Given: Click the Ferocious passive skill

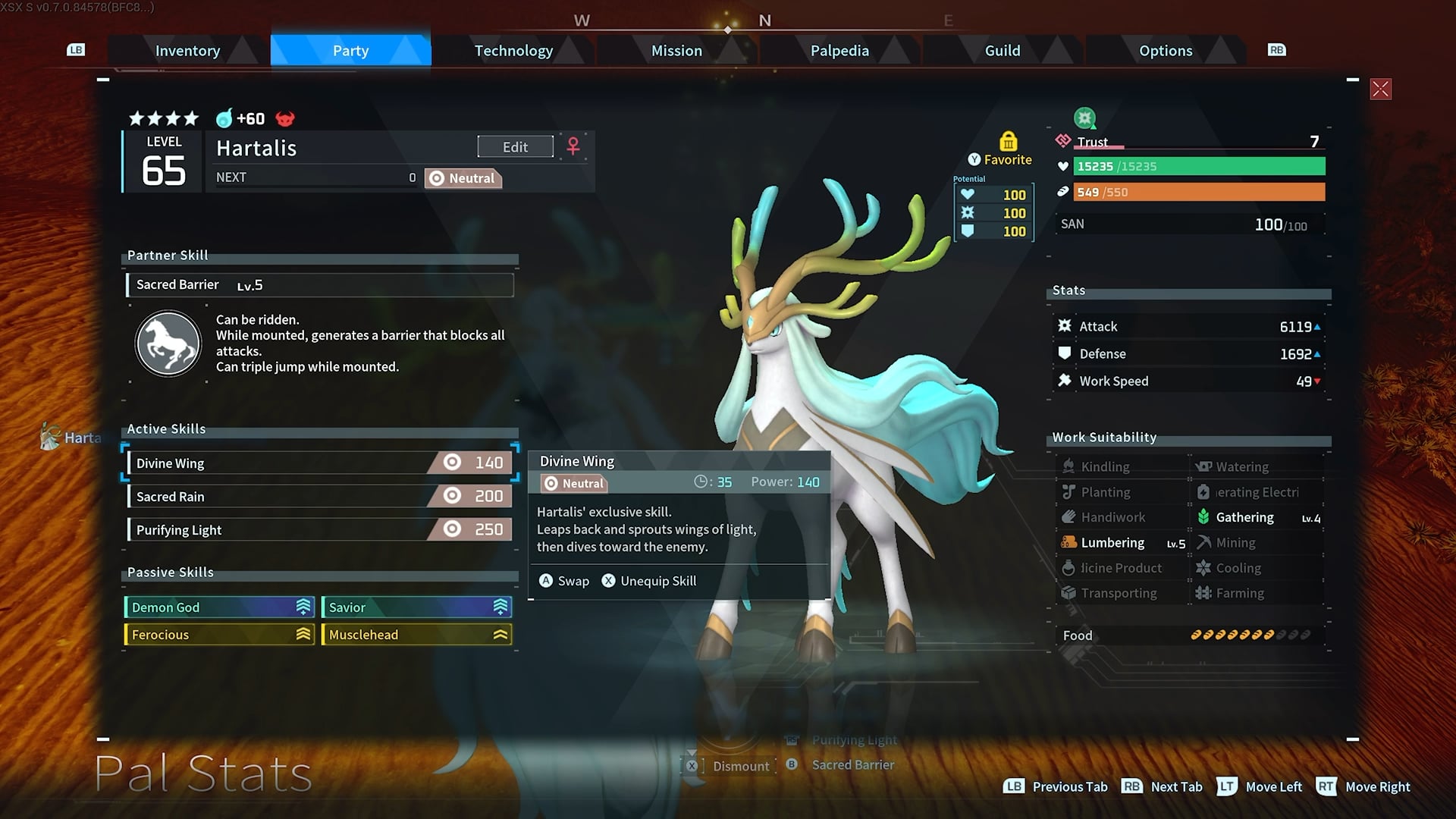Looking at the screenshot, I should coord(219,635).
